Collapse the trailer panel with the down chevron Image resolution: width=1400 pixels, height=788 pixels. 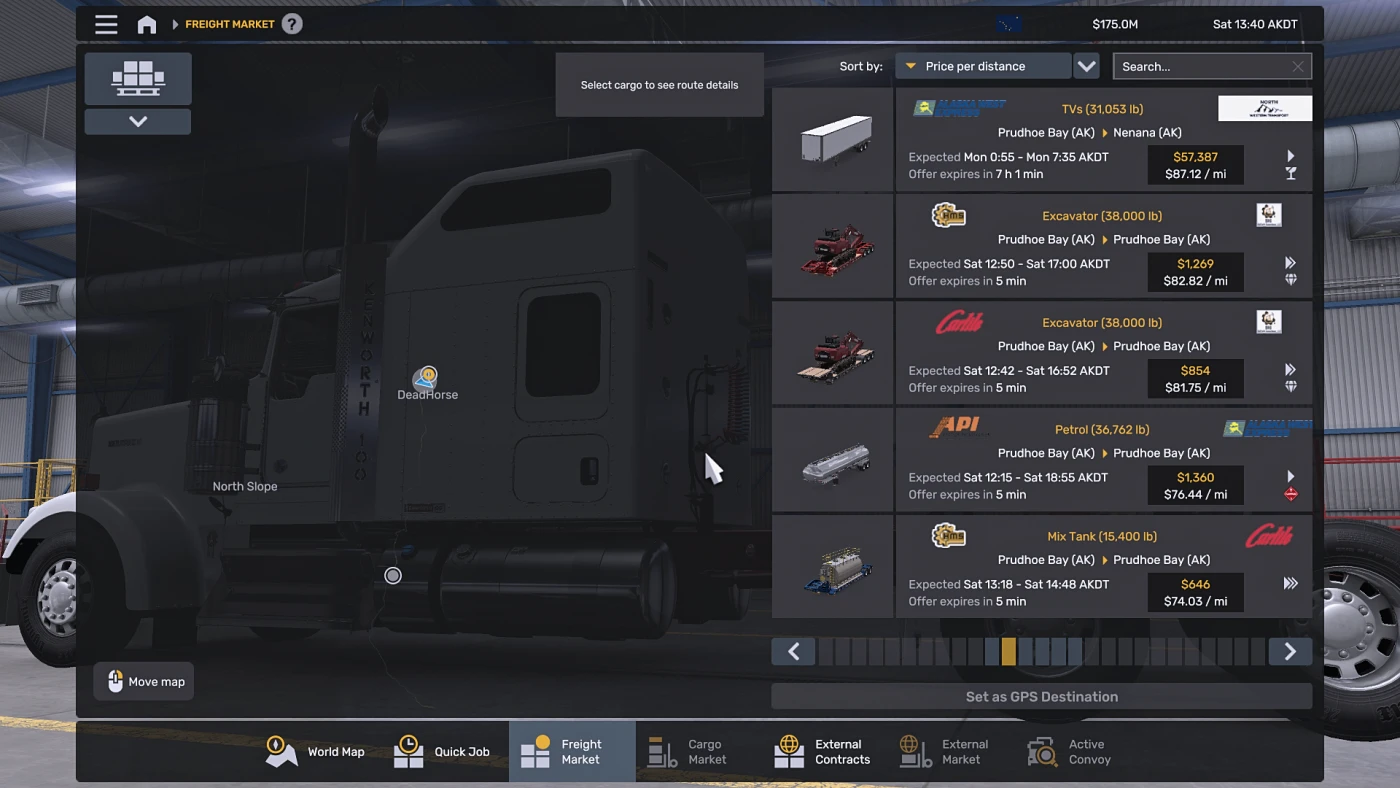pyautogui.click(x=137, y=120)
